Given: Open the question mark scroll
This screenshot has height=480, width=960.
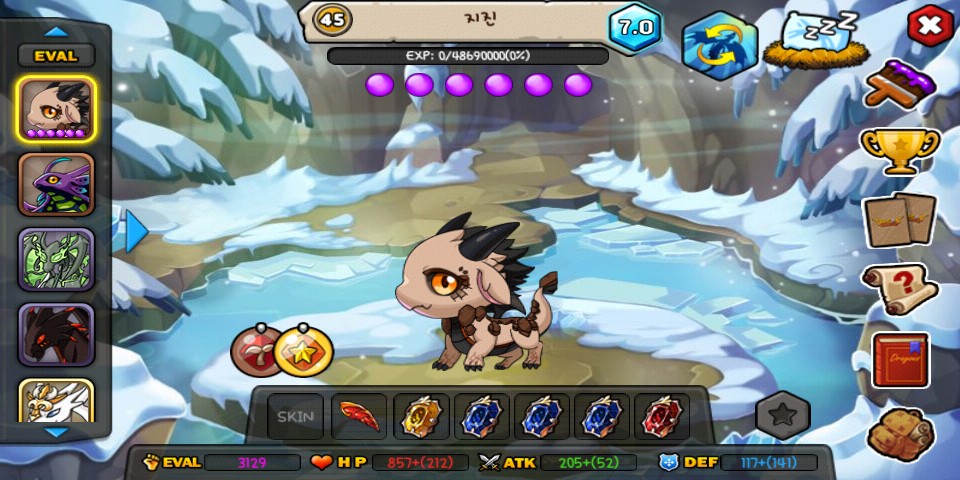Looking at the screenshot, I should tap(900, 289).
